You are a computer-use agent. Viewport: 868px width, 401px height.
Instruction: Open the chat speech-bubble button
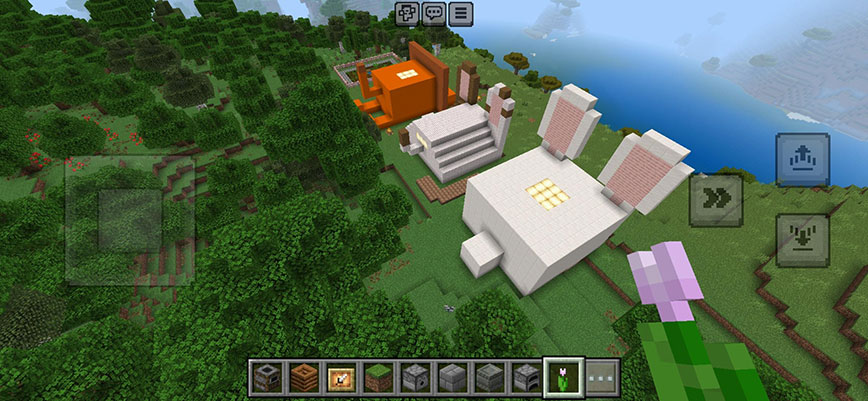tap(433, 13)
